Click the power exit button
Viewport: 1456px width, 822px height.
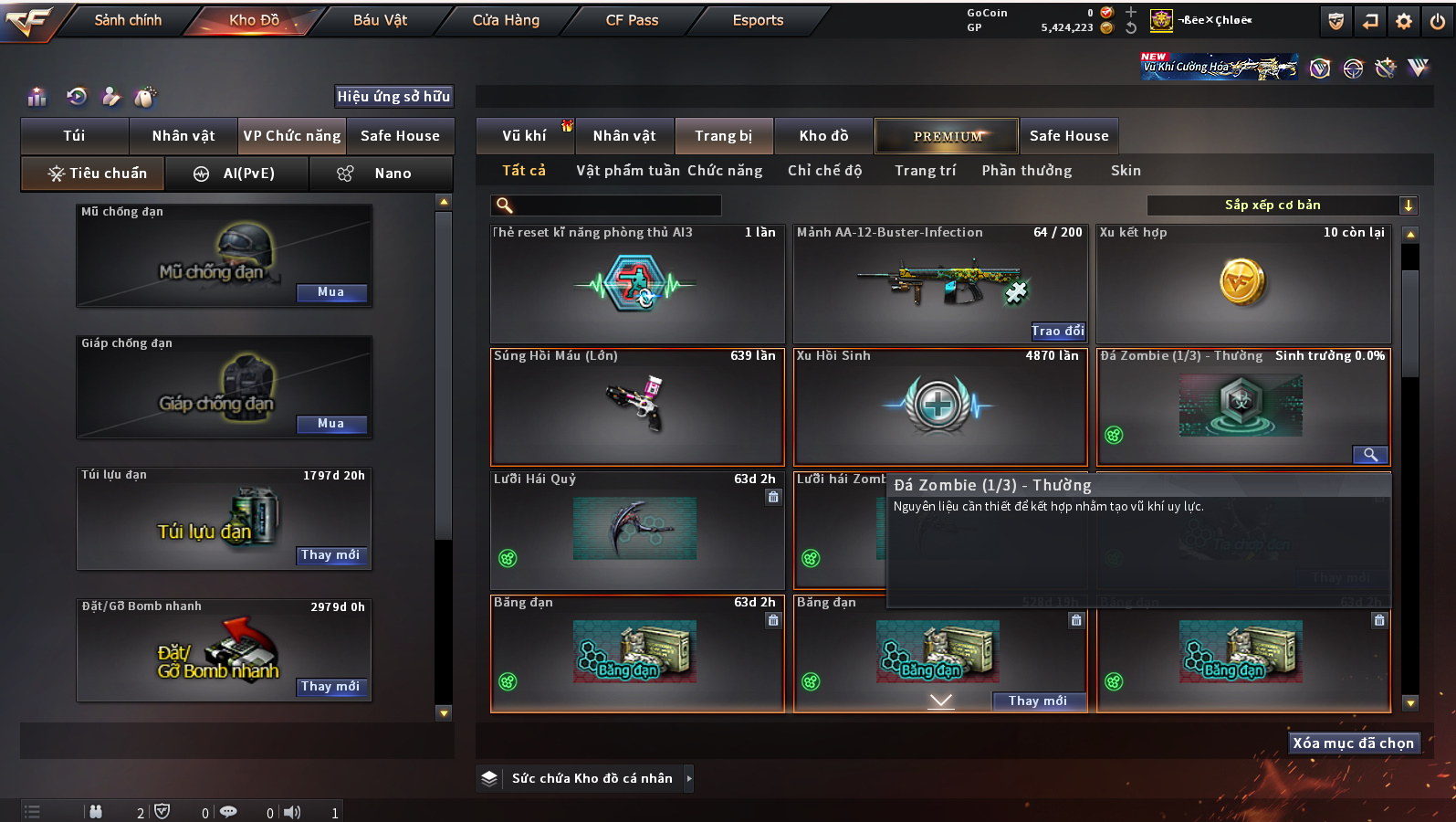pos(1438,21)
